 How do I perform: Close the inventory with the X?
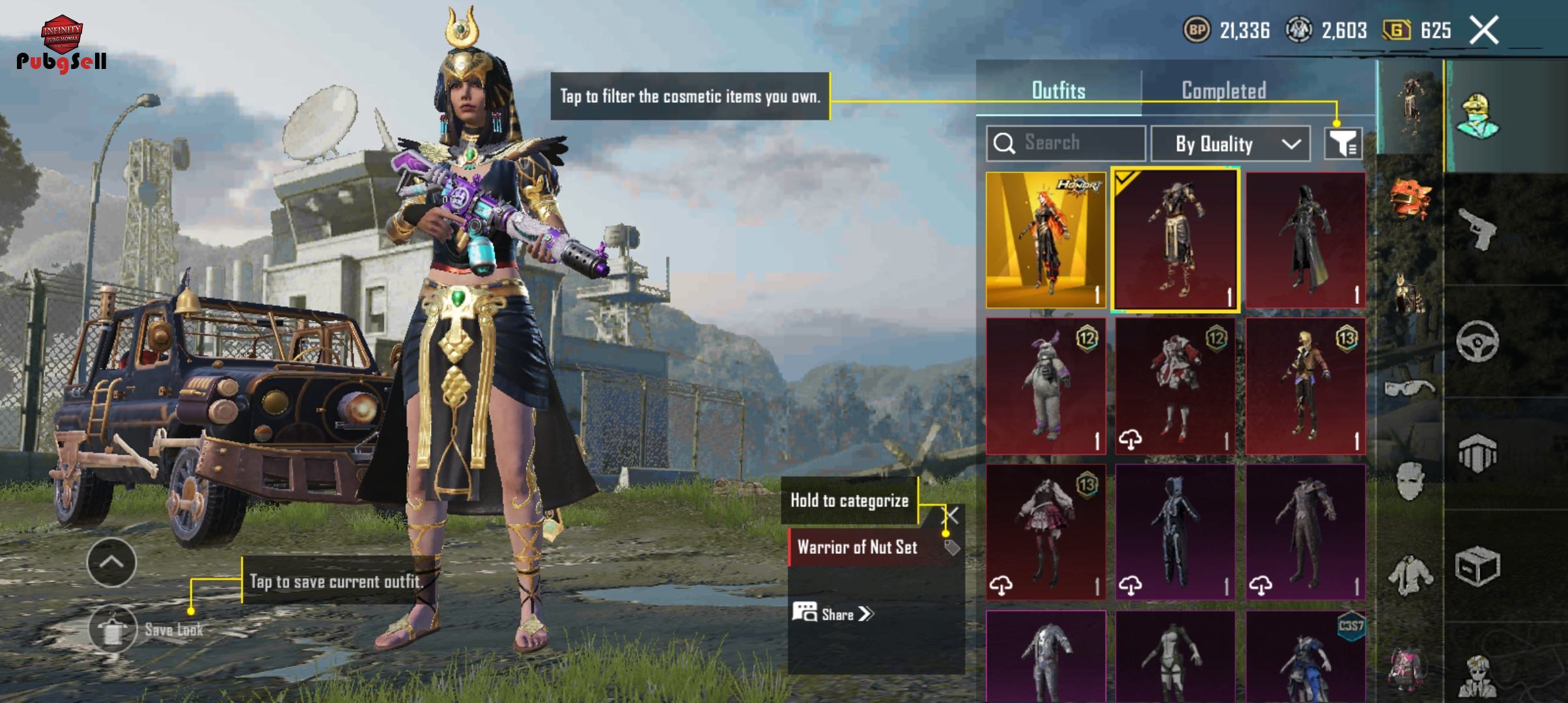tap(1484, 30)
